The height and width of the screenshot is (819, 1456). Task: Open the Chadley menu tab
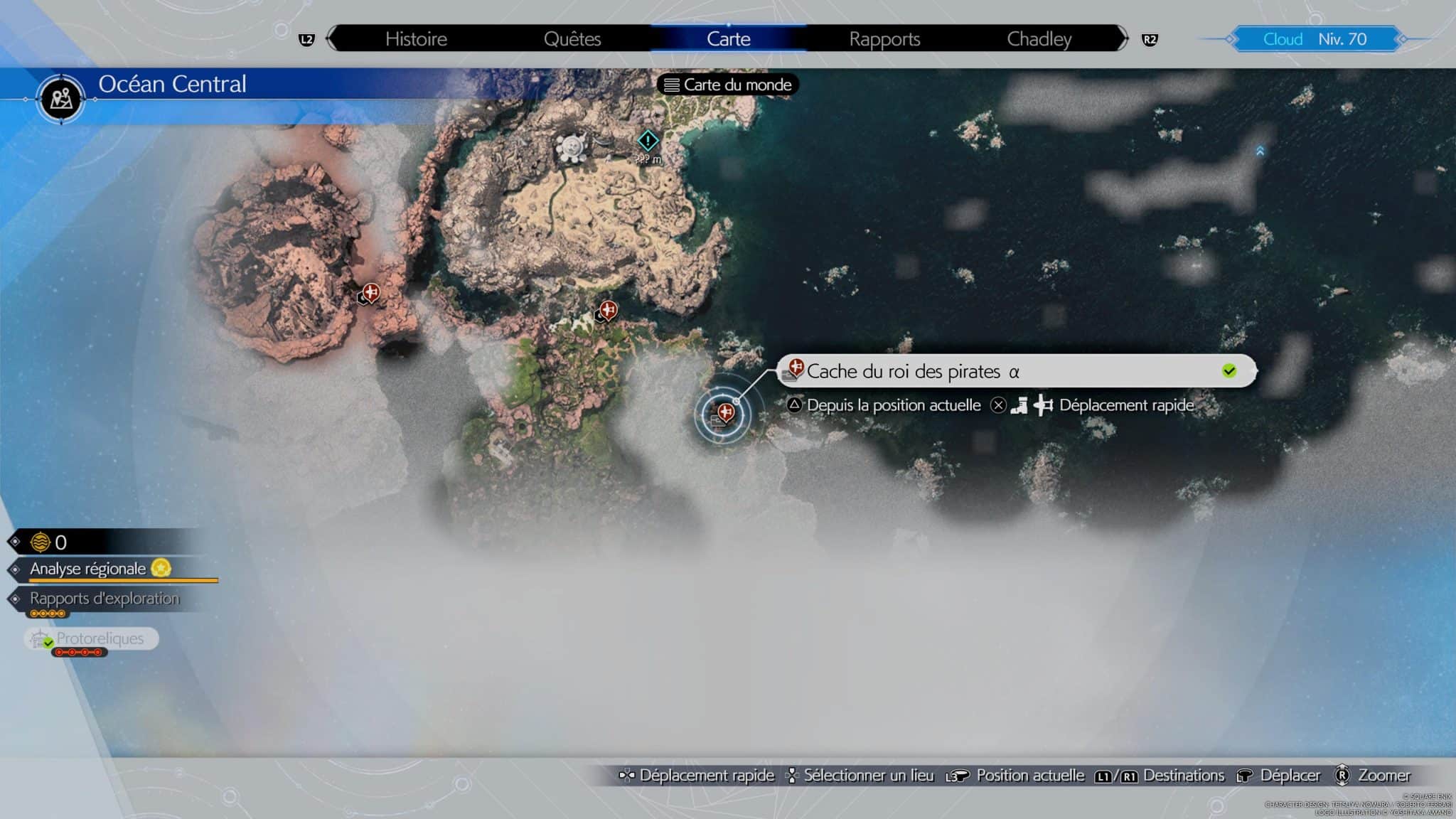[1039, 39]
